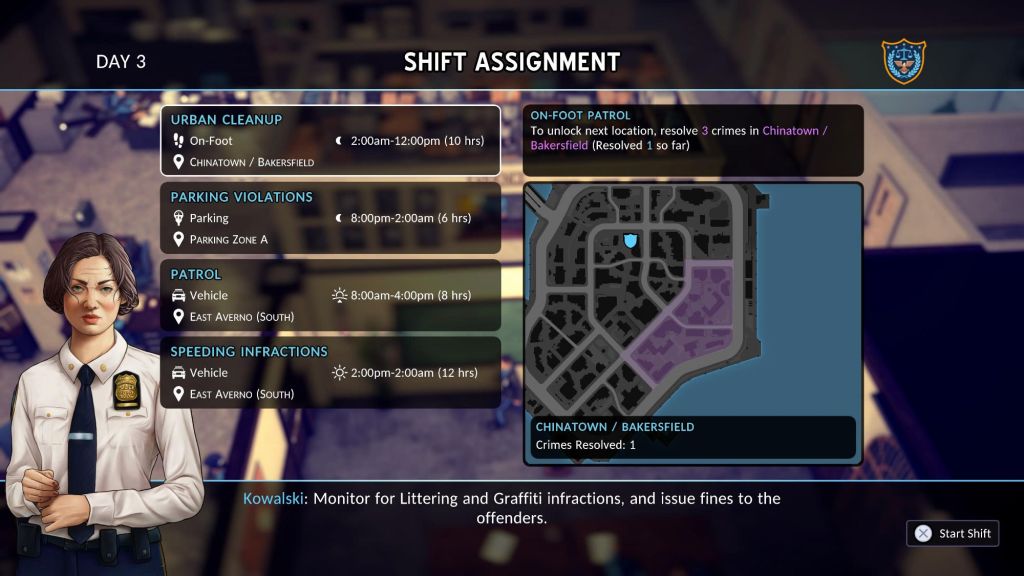
Task: Pick the Patrol vehicle shift
Action: tap(330, 295)
